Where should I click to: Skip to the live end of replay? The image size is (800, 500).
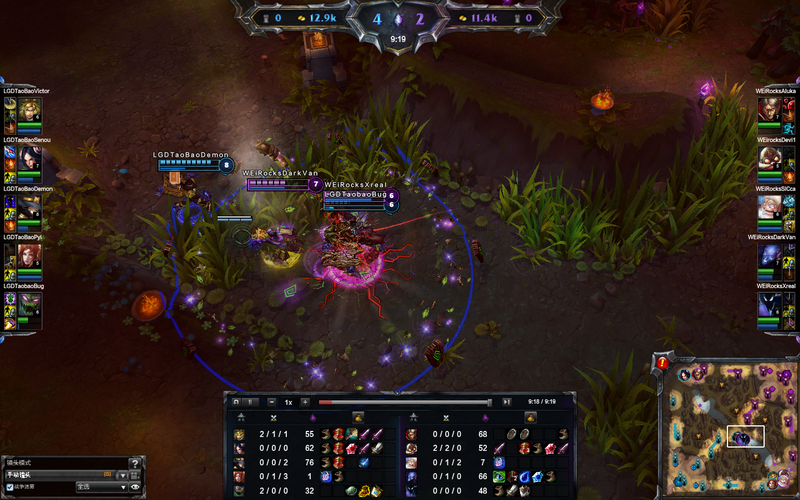point(507,401)
